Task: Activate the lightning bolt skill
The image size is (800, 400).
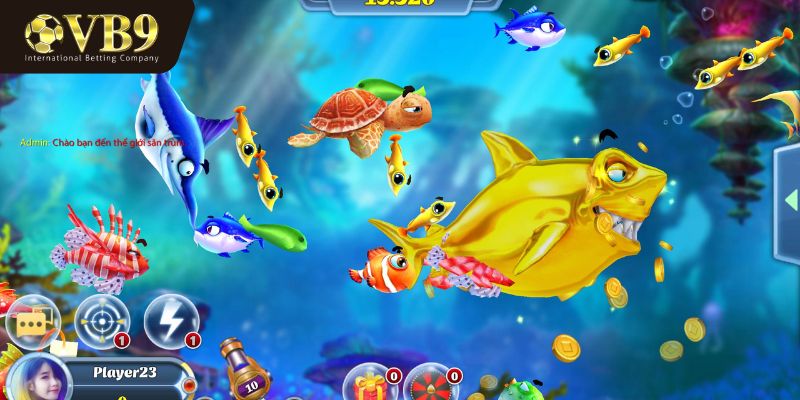Action: coord(170,319)
